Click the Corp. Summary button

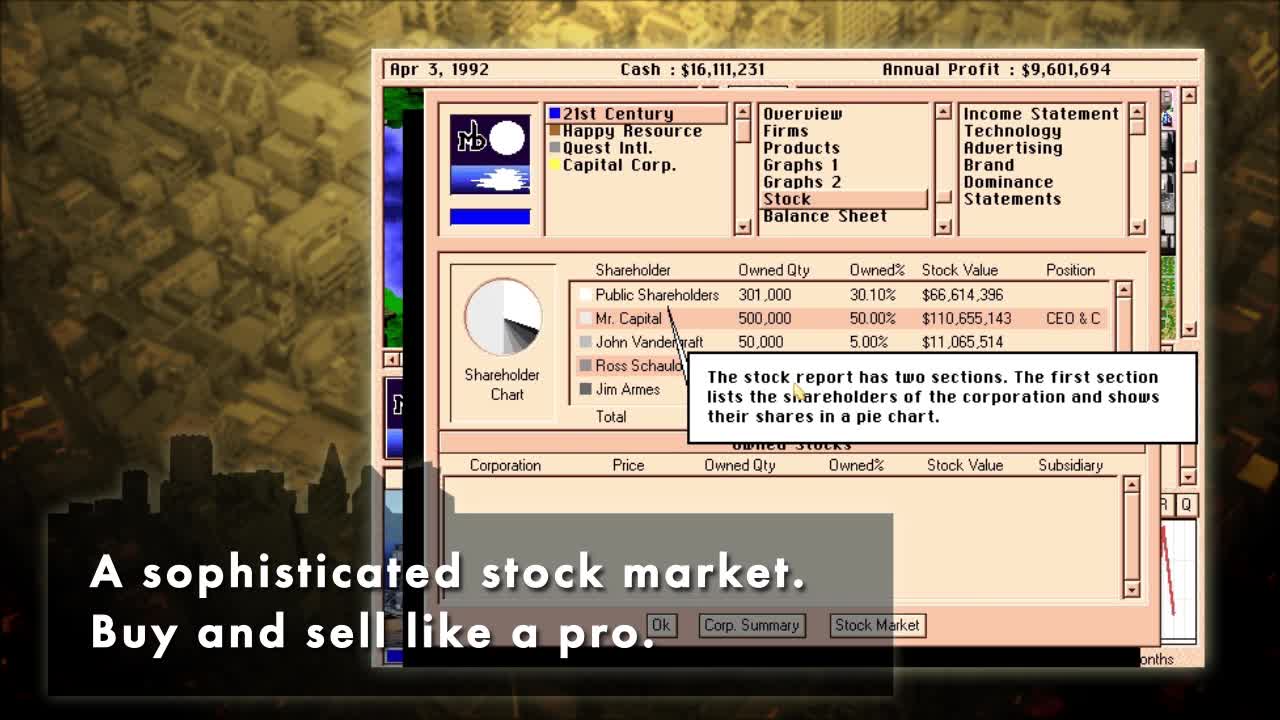(x=752, y=625)
